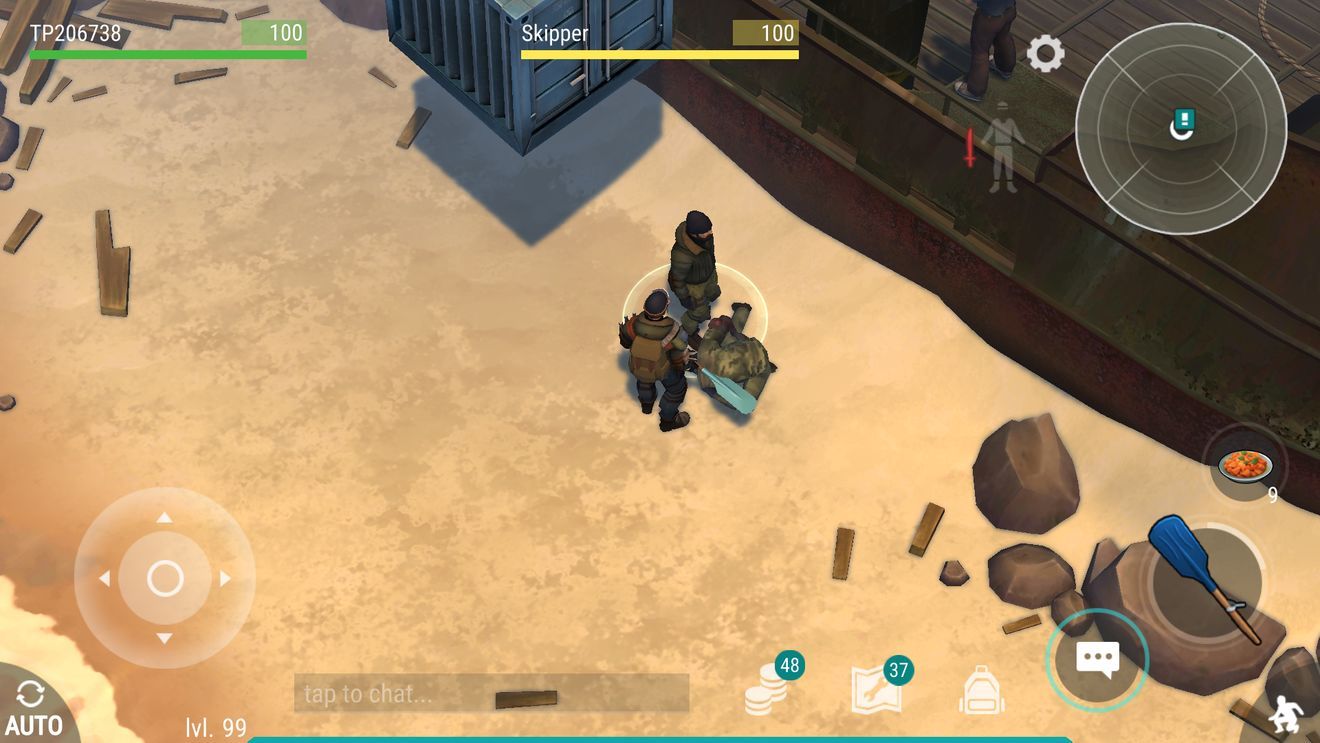Open the coins shop icon
This screenshot has width=1320, height=743.
click(x=767, y=688)
